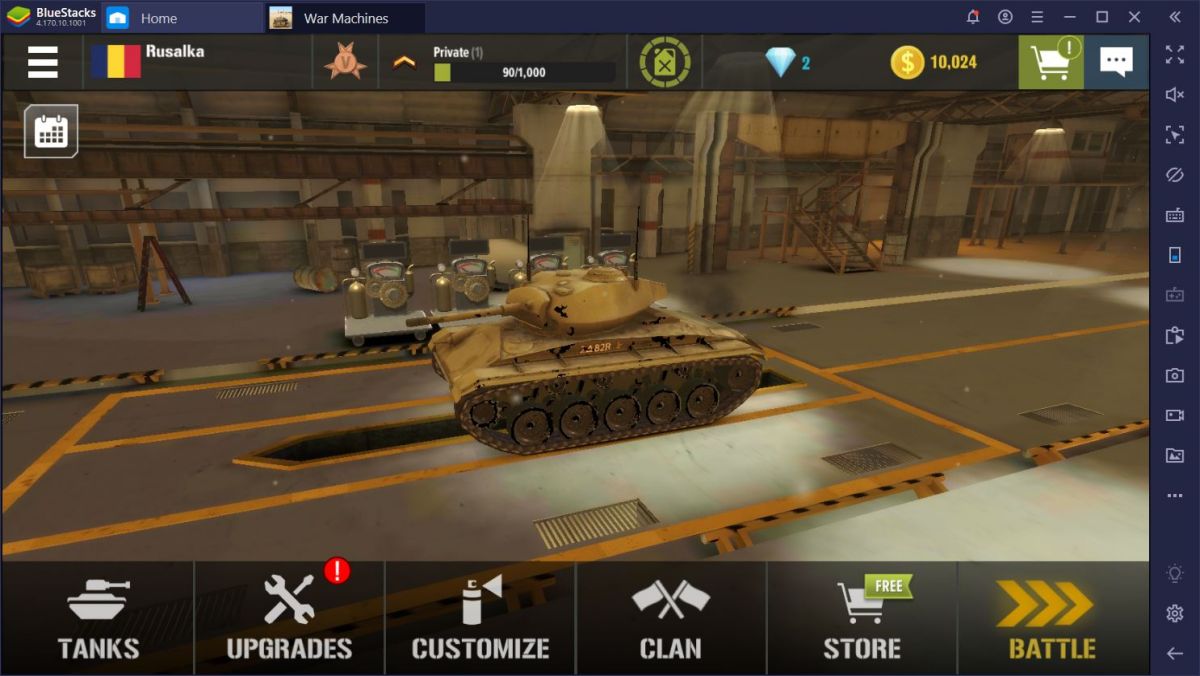
Task: Open the Tanks garage menu
Action: [x=97, y=618]
